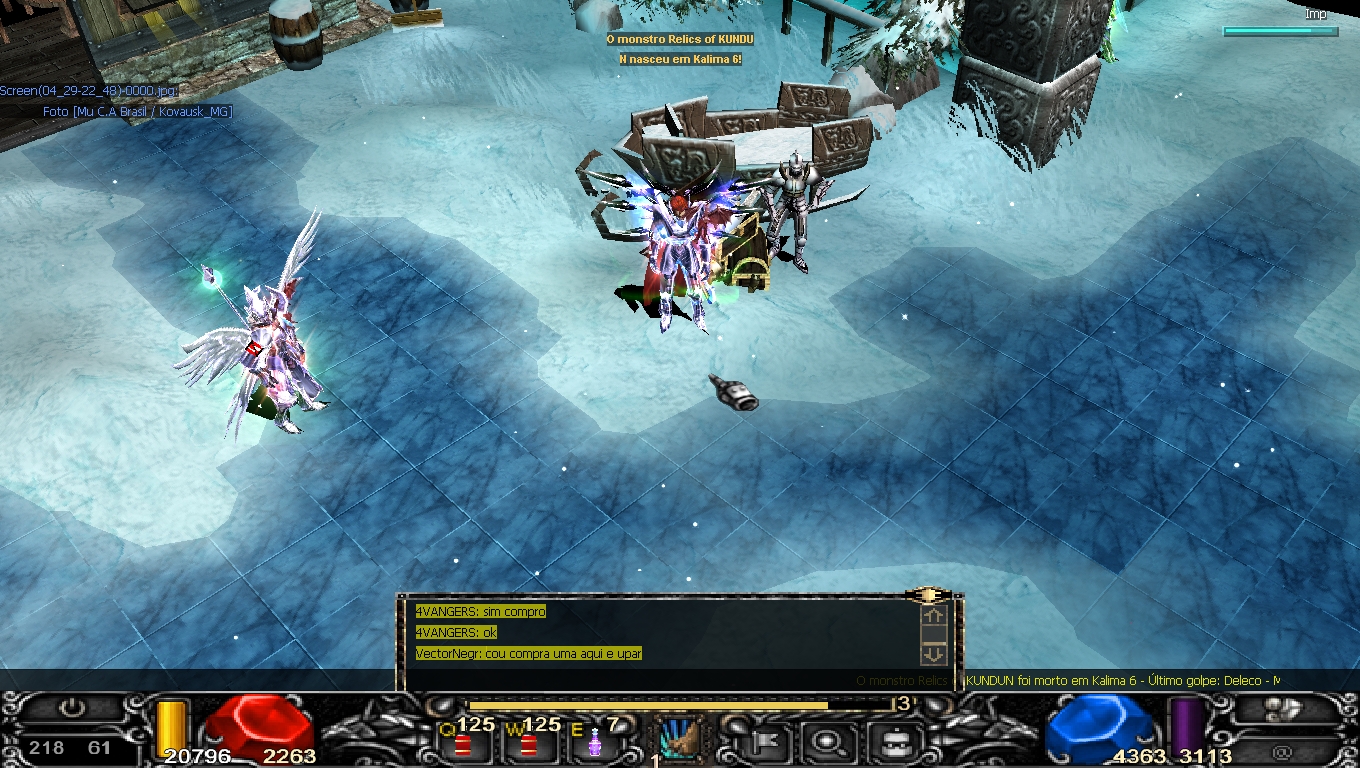Click the magnifying glass button

pos(826,742)
